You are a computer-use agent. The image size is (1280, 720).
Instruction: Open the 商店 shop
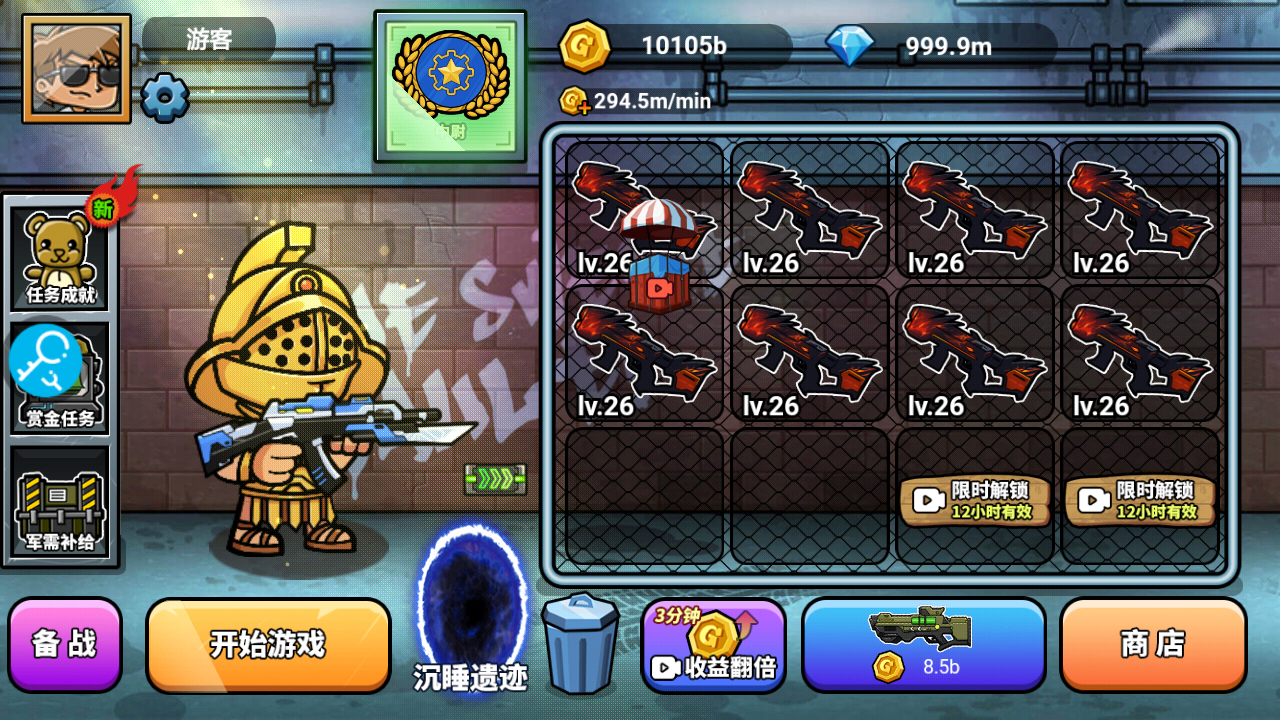tap(1153, 645)
